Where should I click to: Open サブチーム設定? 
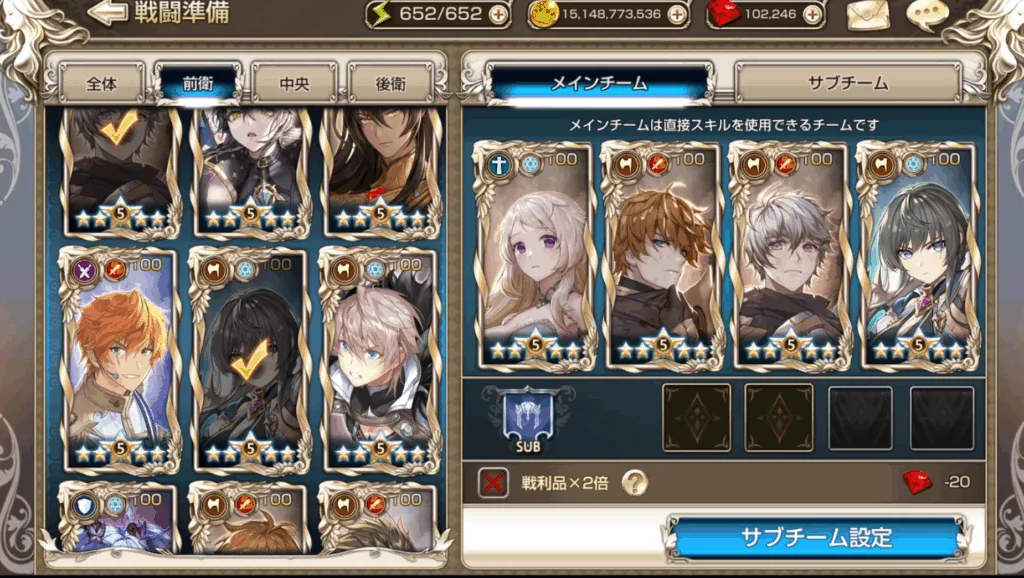click(816, 537)
